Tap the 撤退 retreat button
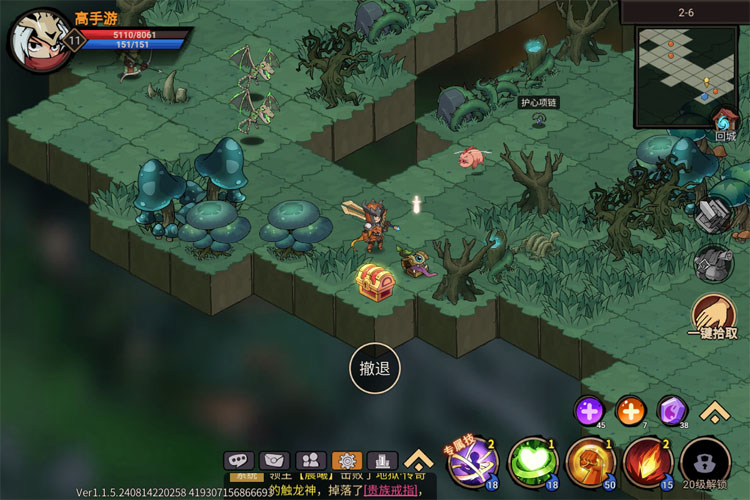 coord(375,368)
